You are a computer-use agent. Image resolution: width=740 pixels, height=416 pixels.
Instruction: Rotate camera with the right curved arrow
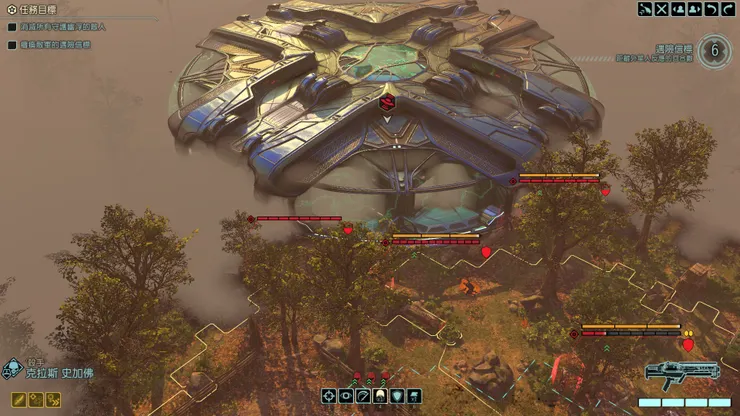tap(728, 9)
